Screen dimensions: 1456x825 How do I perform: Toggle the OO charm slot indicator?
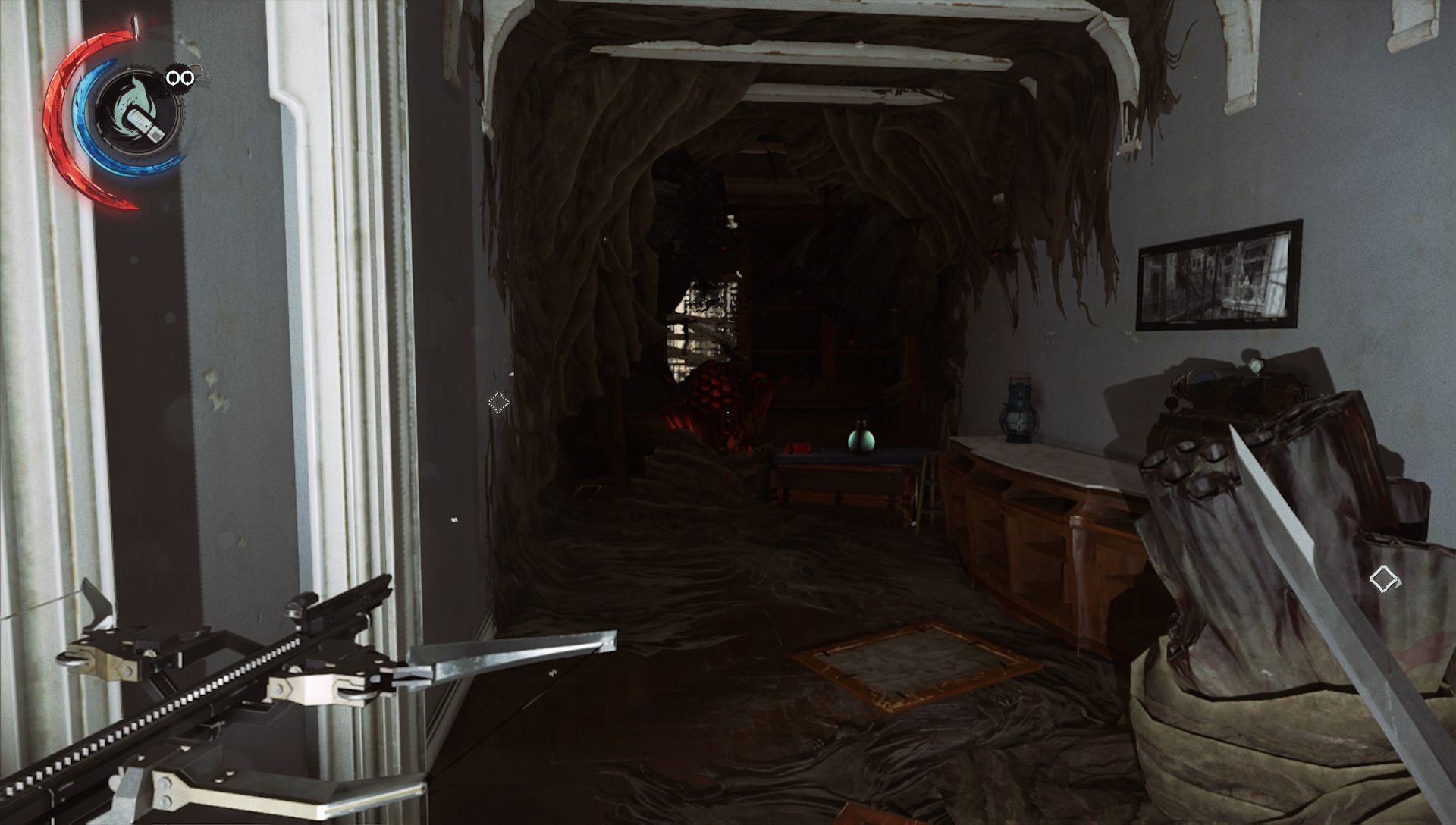(x=180, y=76)
